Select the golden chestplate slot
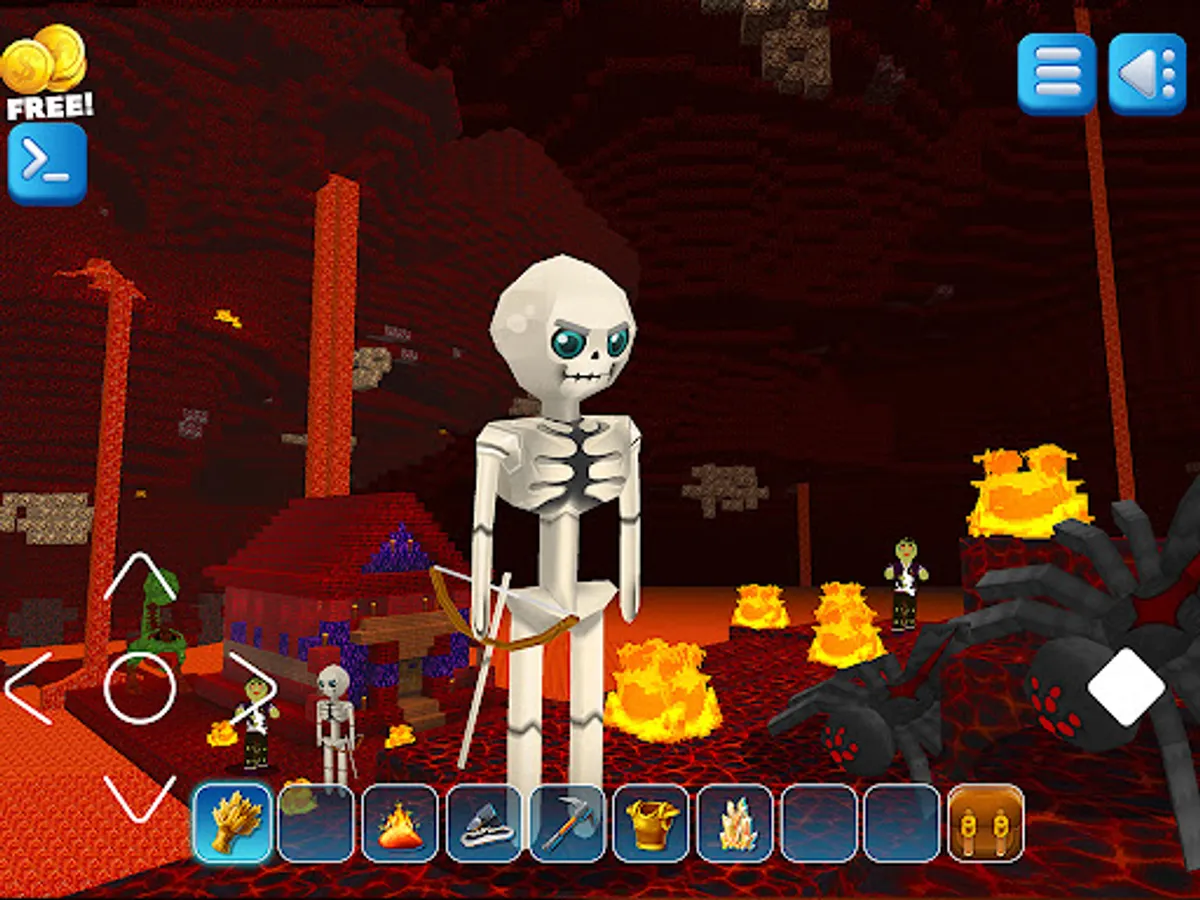The height and width of the screenshot is (900, 1200). pos(651,823)
